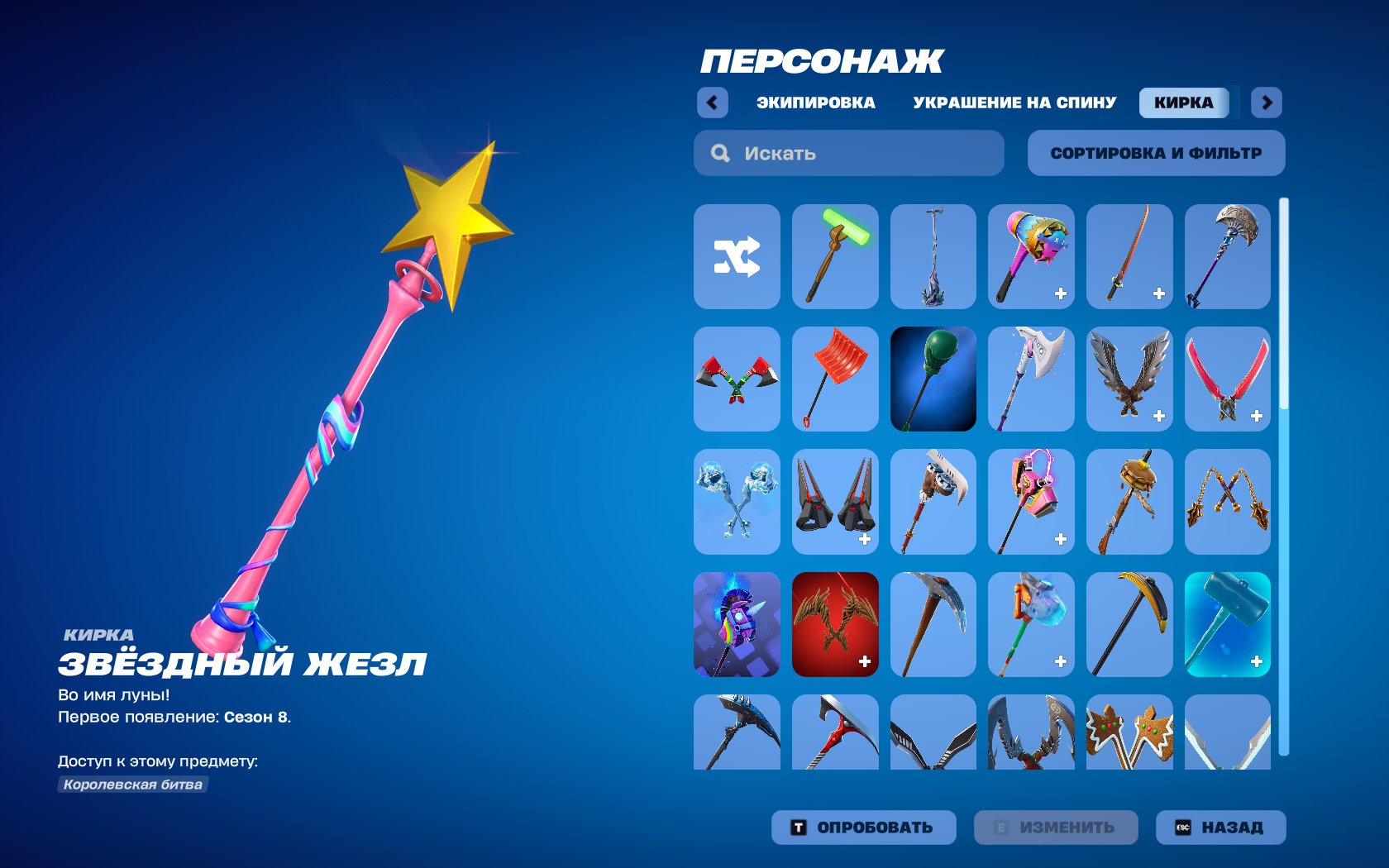Select the orange katana pickaxe
1389x868 pixels.
point(1129,256)
